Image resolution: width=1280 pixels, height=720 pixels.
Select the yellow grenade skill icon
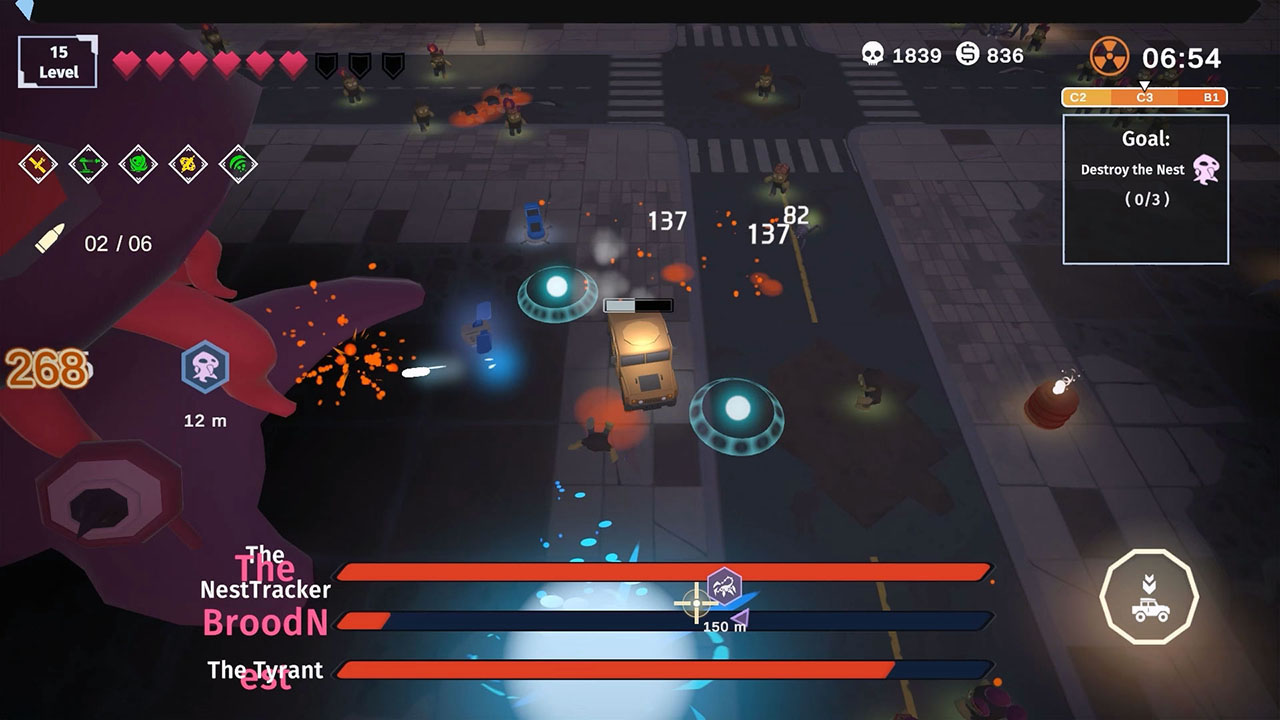pyautogui.click(x=188, y=163)
